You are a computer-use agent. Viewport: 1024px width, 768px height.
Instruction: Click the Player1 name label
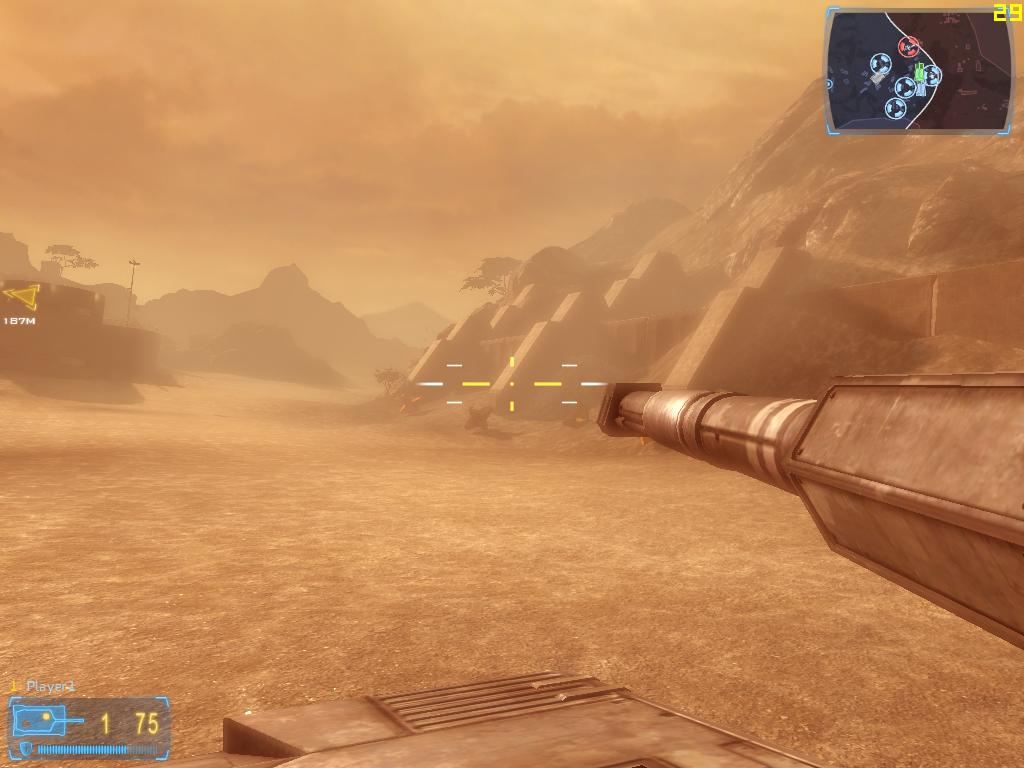[50, 687]
